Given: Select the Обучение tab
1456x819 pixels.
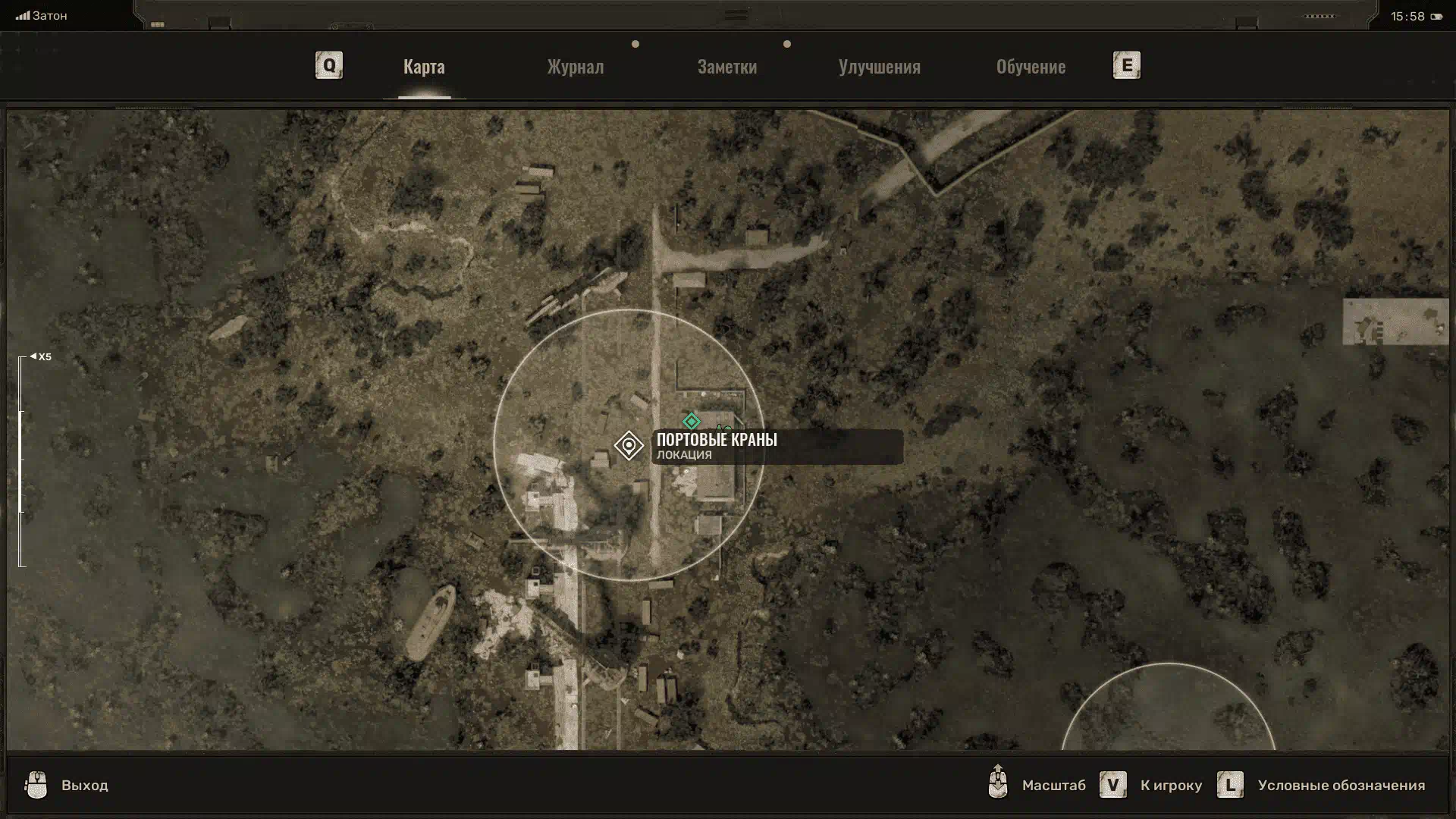Looking at the screenshot, I should [1031, 67].
